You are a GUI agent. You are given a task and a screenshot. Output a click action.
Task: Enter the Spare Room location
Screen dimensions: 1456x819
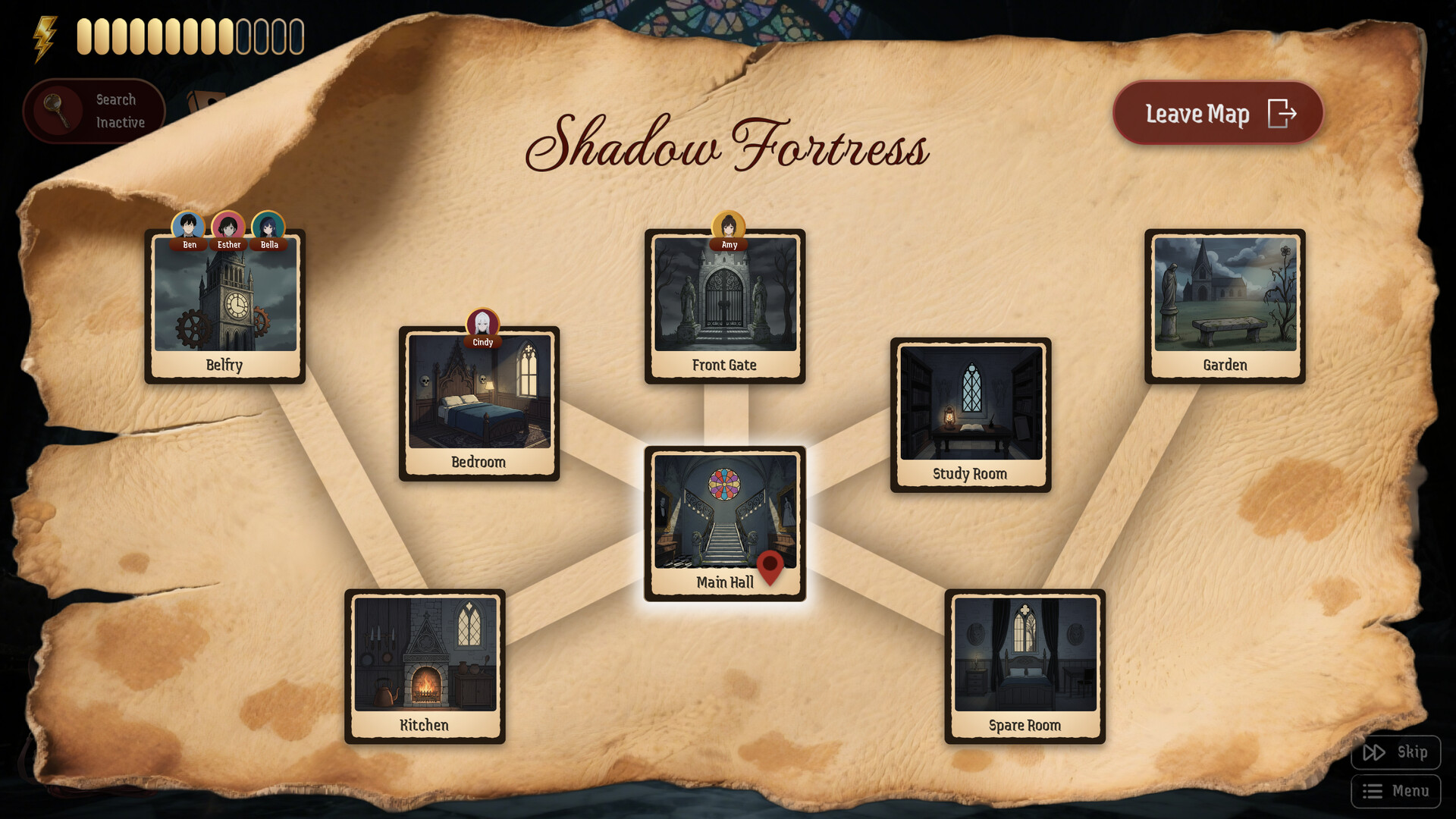click(1025, 664)
